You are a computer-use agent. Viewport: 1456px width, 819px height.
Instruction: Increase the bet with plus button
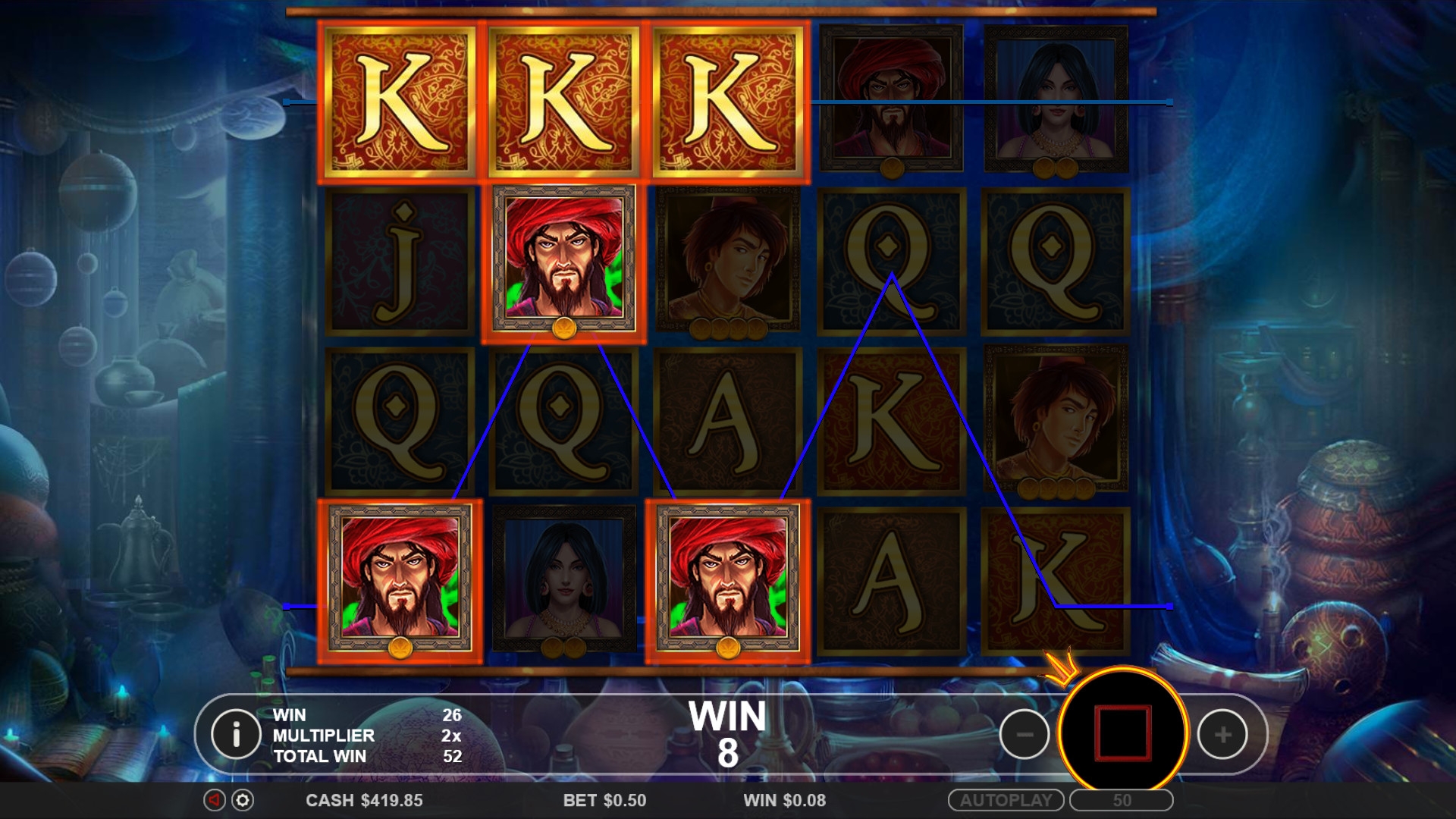click(x=1222, y=734)
